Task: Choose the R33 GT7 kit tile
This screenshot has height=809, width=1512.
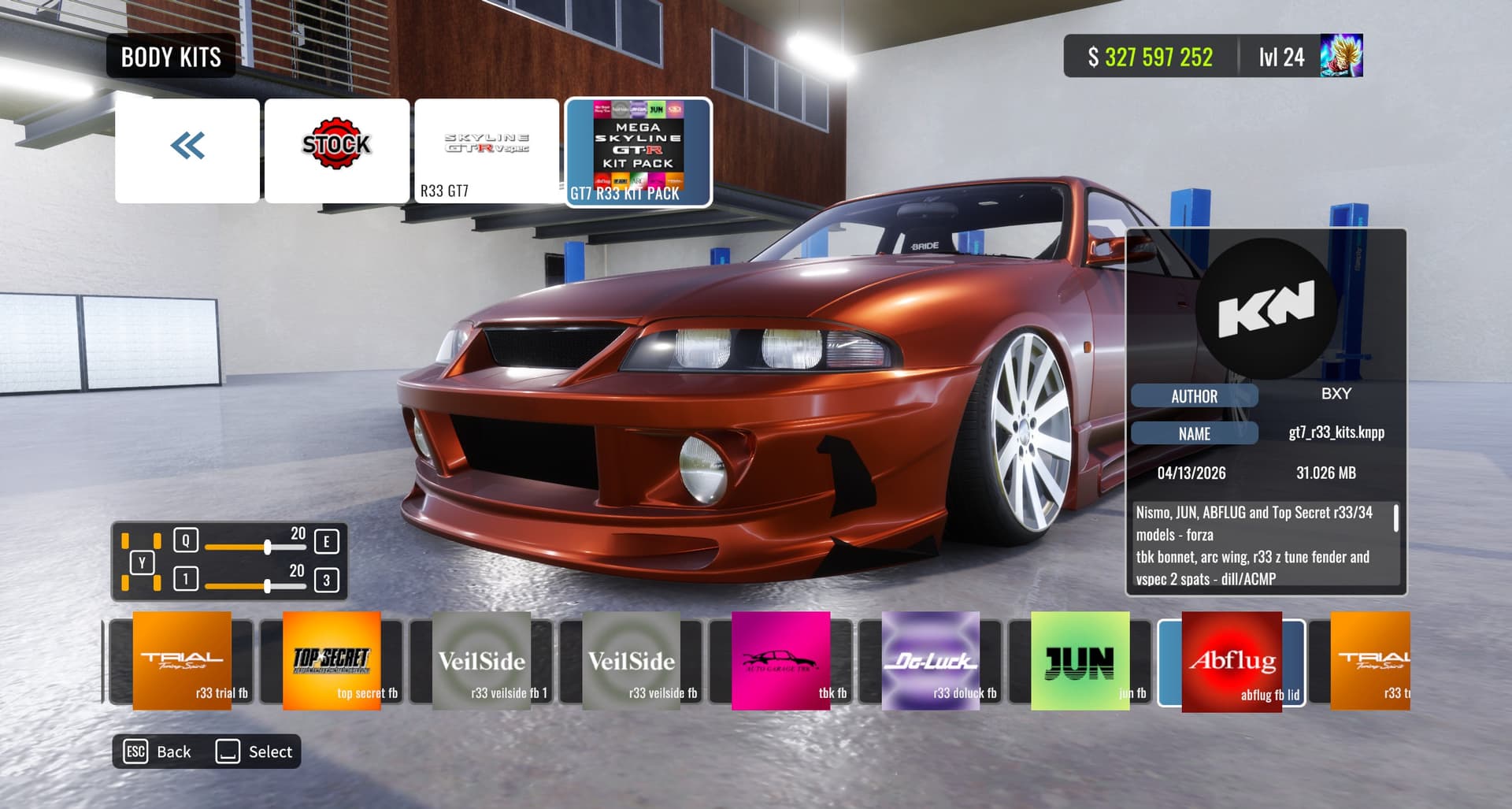Action: coord(487,150)
